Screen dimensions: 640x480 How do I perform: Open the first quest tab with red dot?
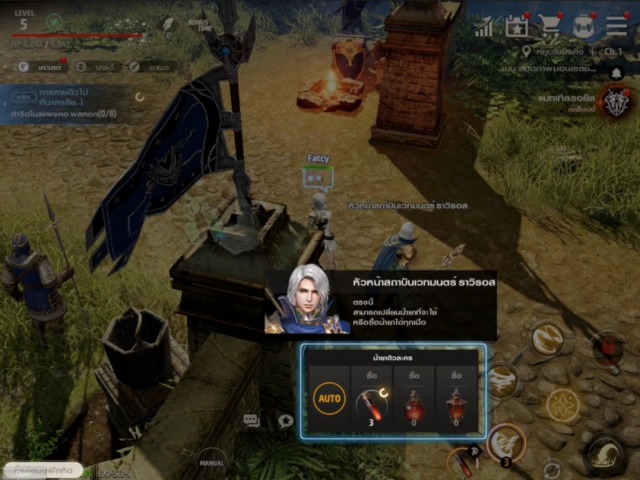click(x=41, y=67)
